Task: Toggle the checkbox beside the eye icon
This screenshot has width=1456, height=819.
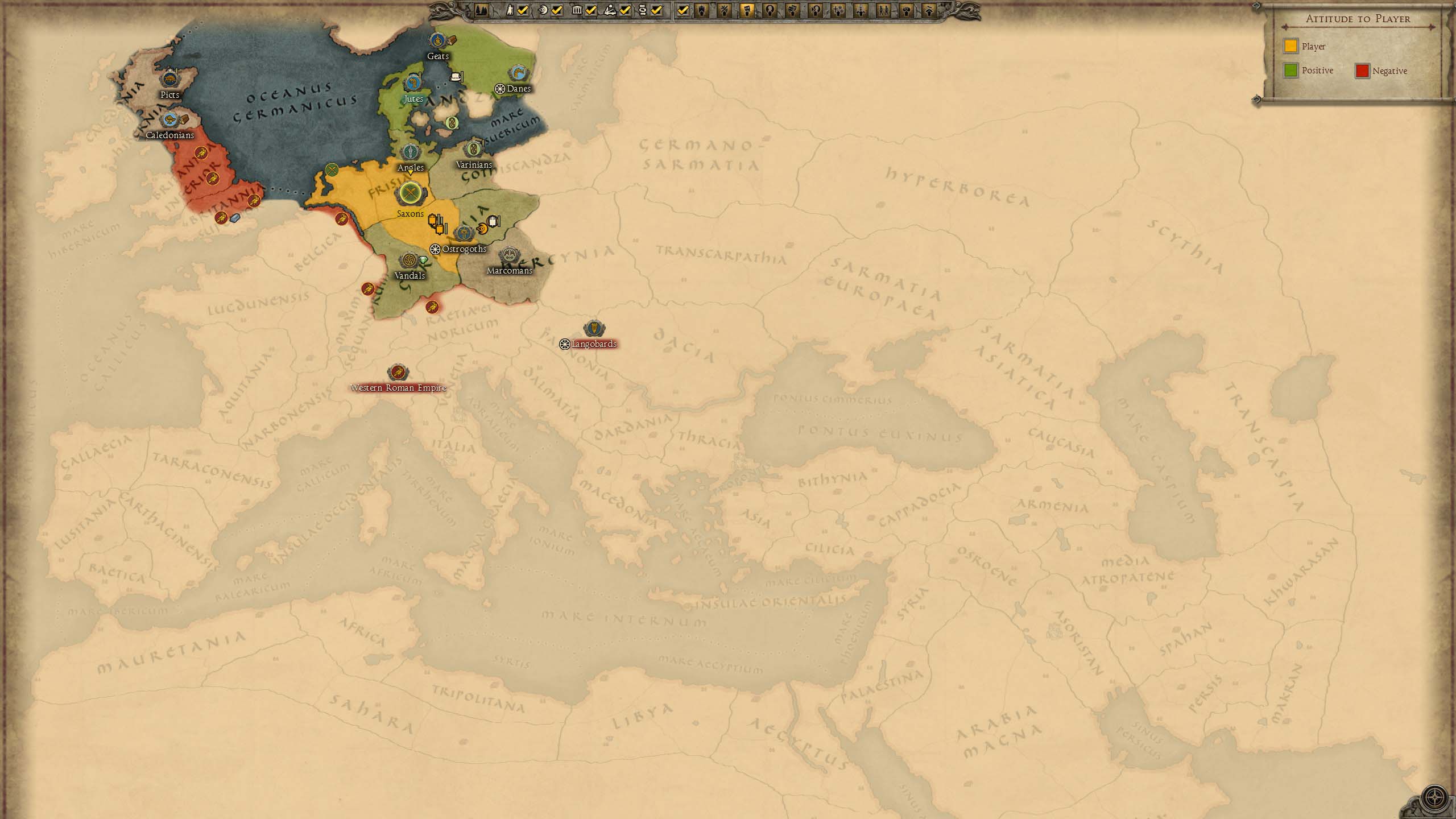Action: [557, 10]
